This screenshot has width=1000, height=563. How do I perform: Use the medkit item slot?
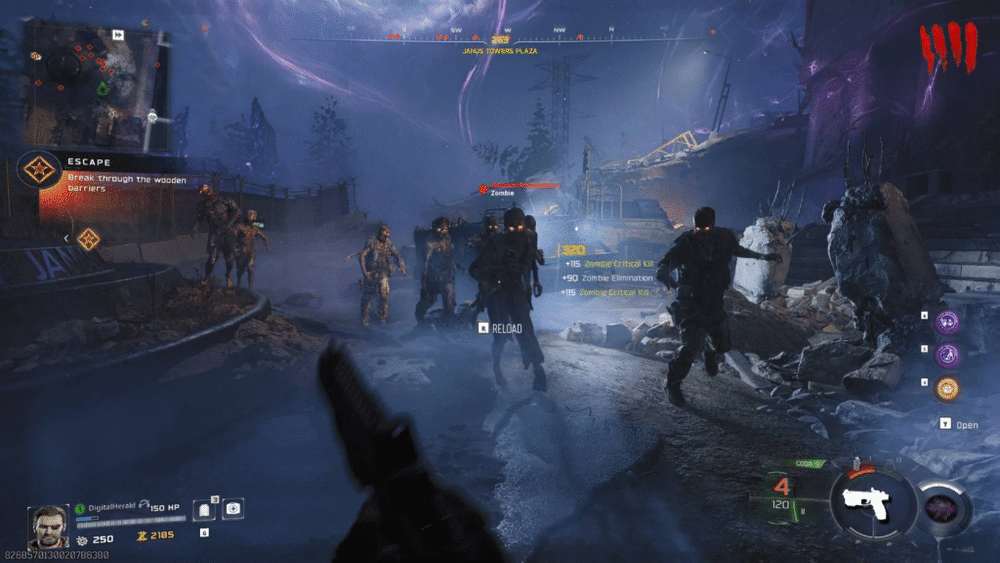[x=232, y=509]
